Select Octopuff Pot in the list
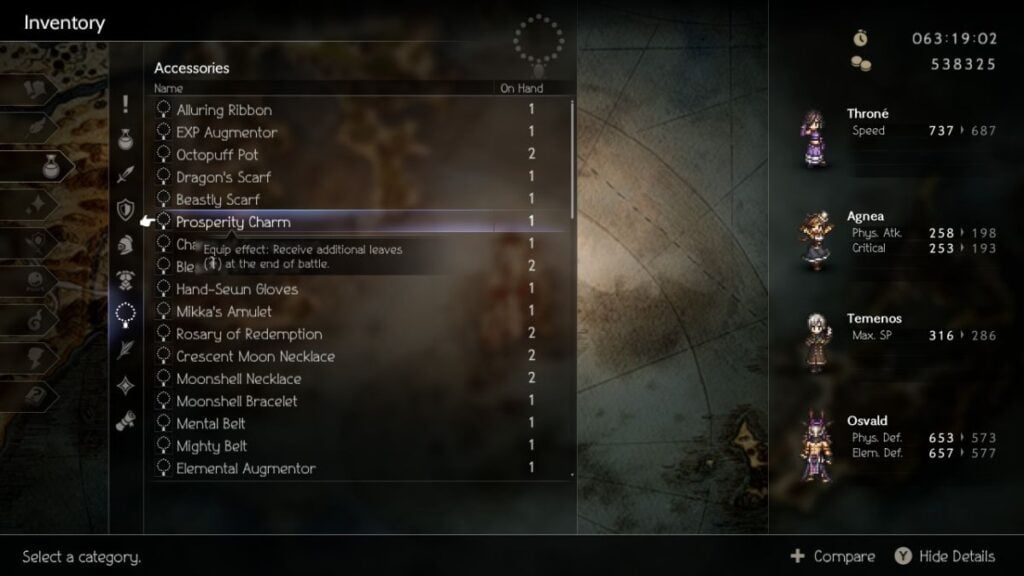Image resolution: width=1024 pixels, height=576 pixels. 217,155
